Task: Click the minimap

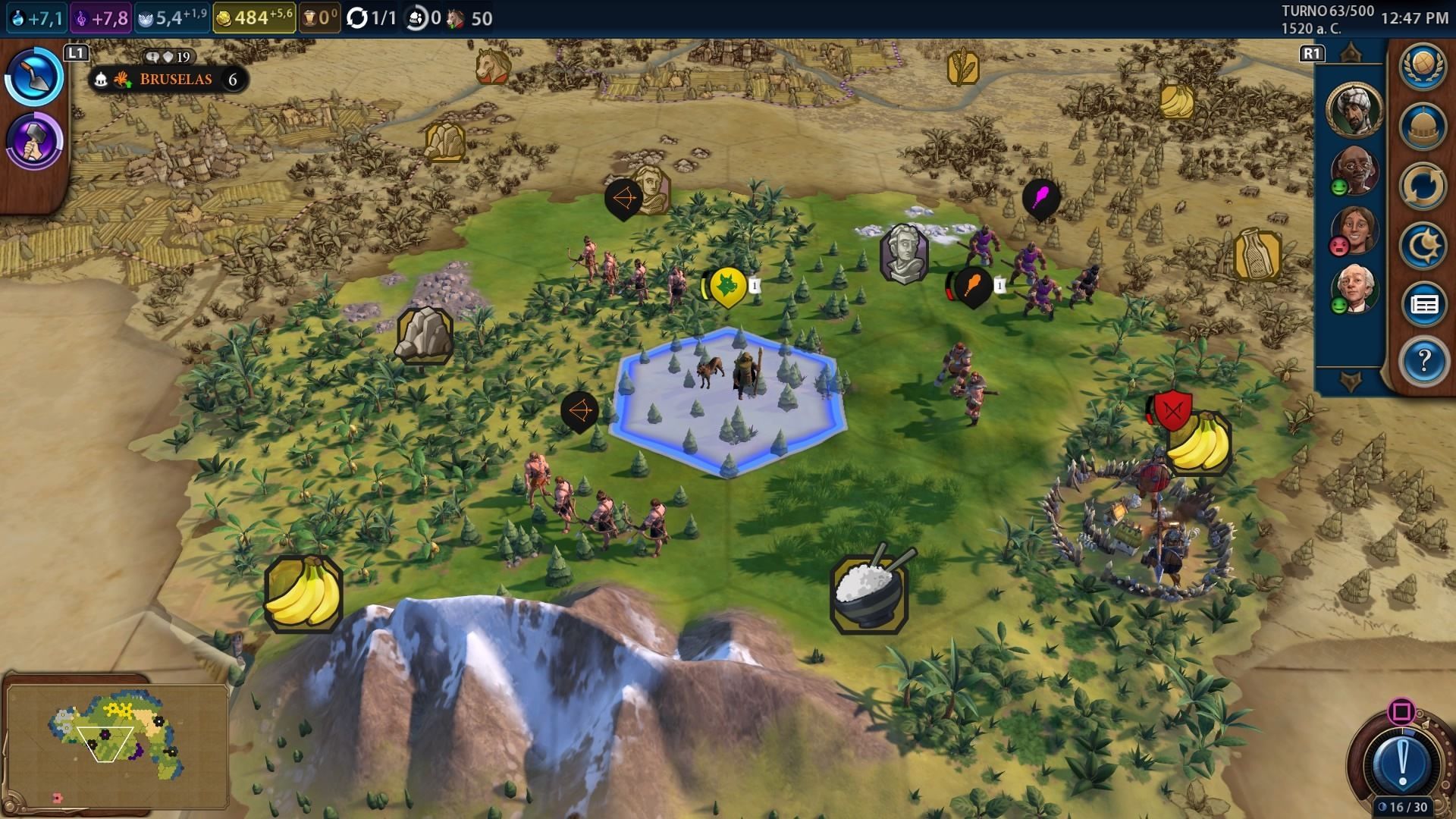Action: point(116,740)
